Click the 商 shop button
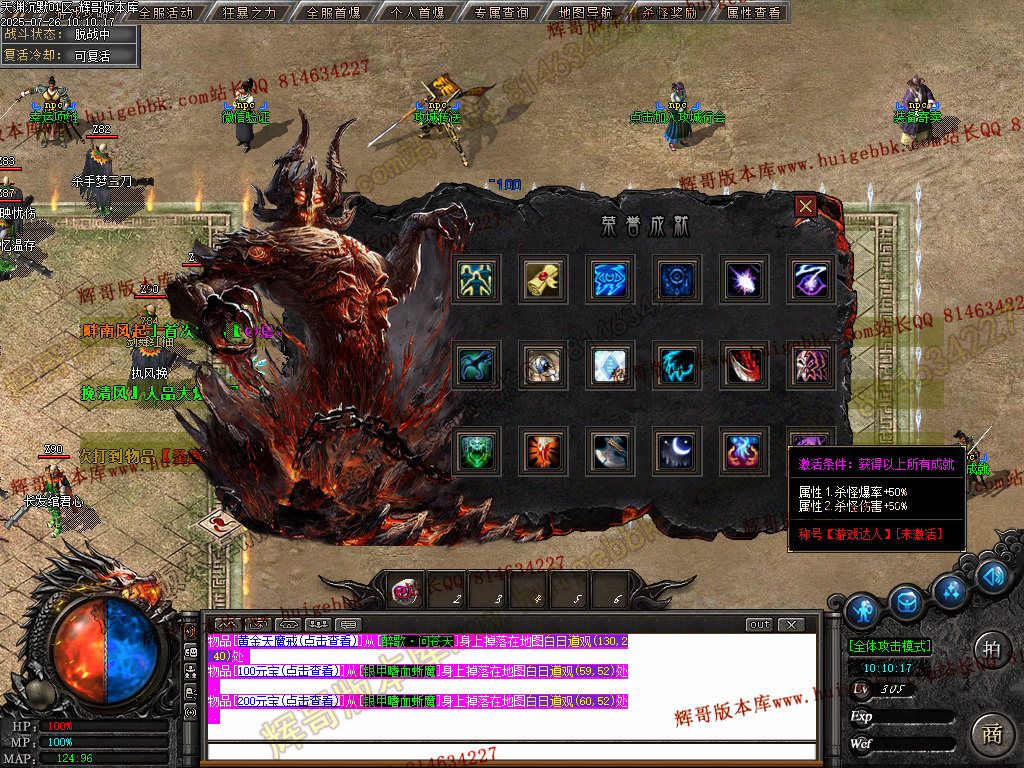The height and width of the screenshot is (768, 1024). [992, 731]
